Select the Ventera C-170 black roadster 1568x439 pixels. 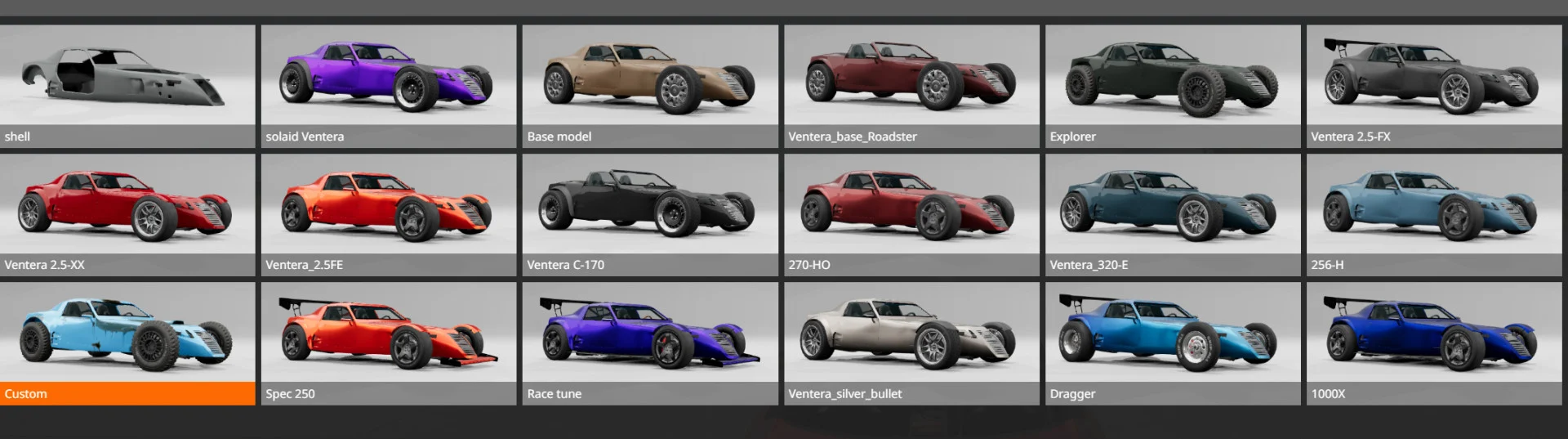650,214
